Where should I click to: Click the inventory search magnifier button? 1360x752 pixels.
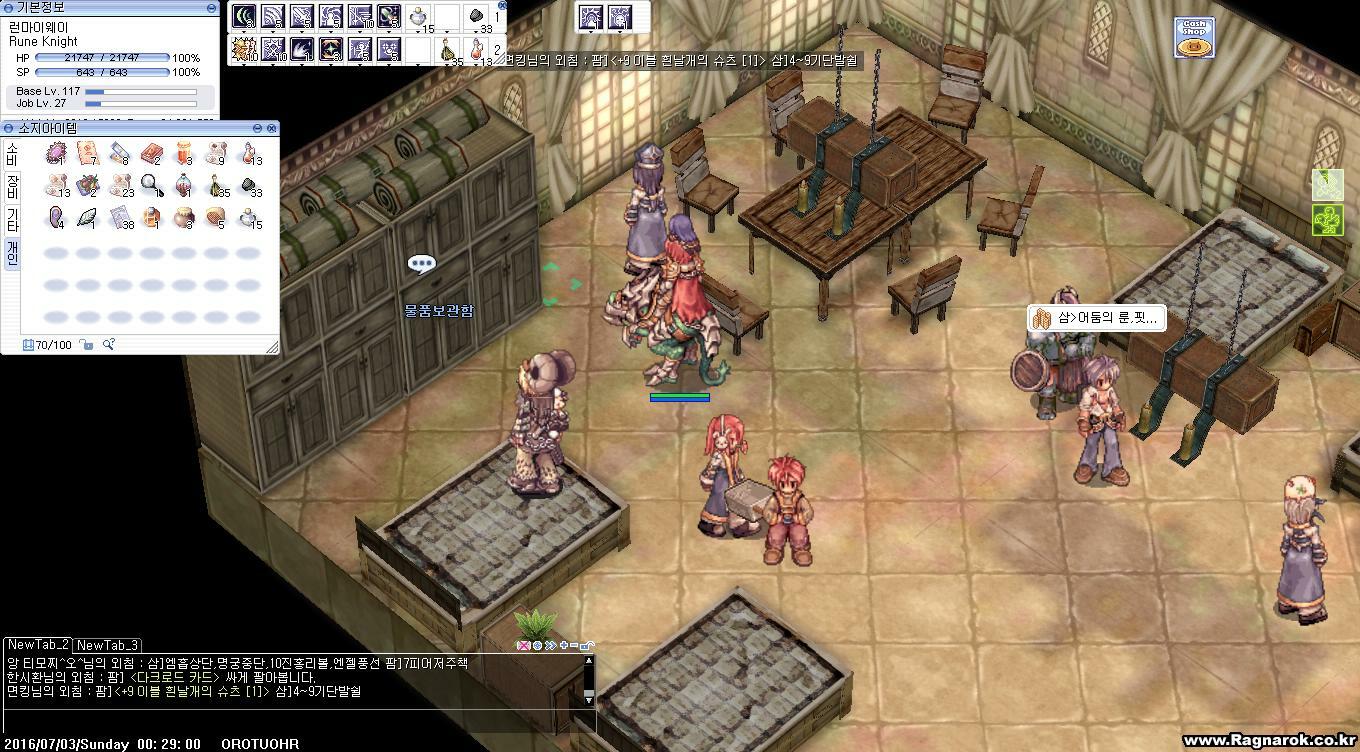click(x=108, y=345)
